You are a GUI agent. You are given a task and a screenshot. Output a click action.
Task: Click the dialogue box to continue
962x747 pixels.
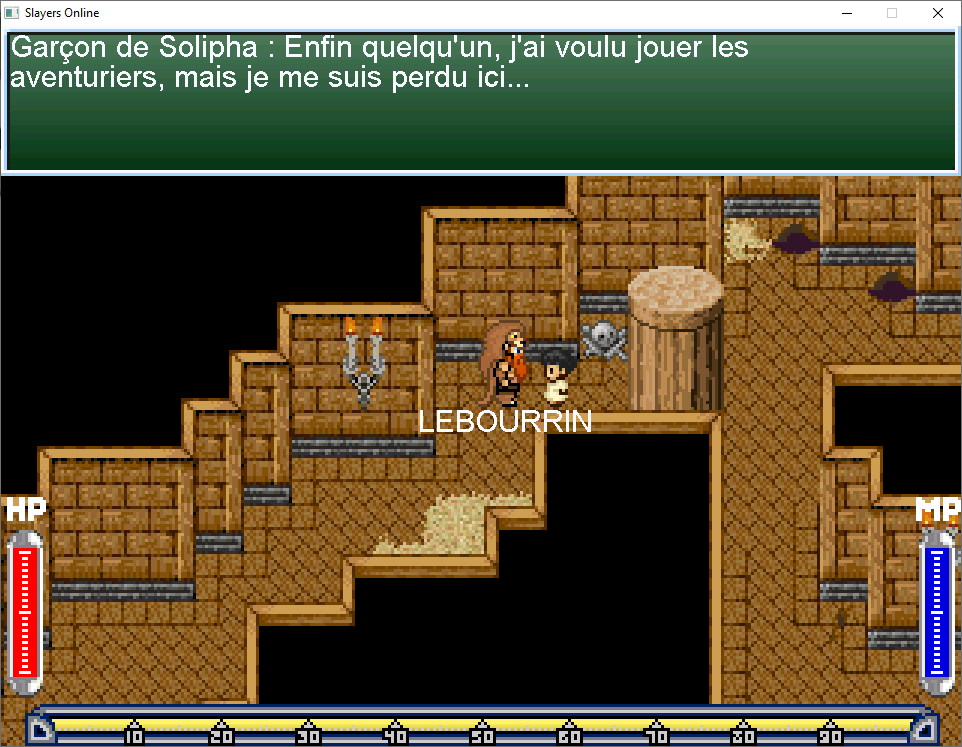(x=480, y=100)
